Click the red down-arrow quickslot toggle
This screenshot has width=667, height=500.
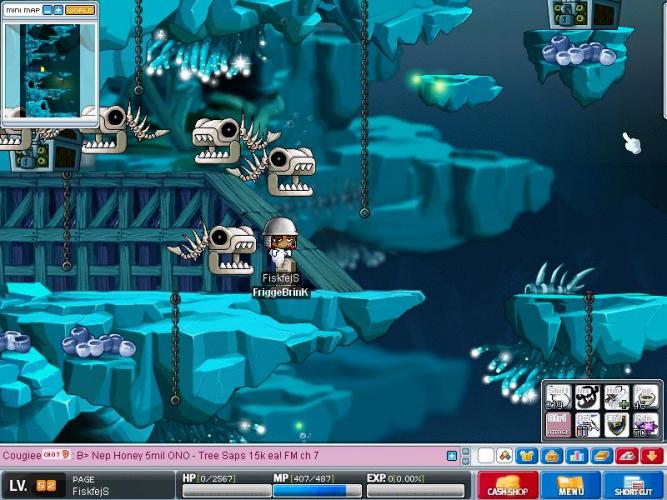click(651, 456)
